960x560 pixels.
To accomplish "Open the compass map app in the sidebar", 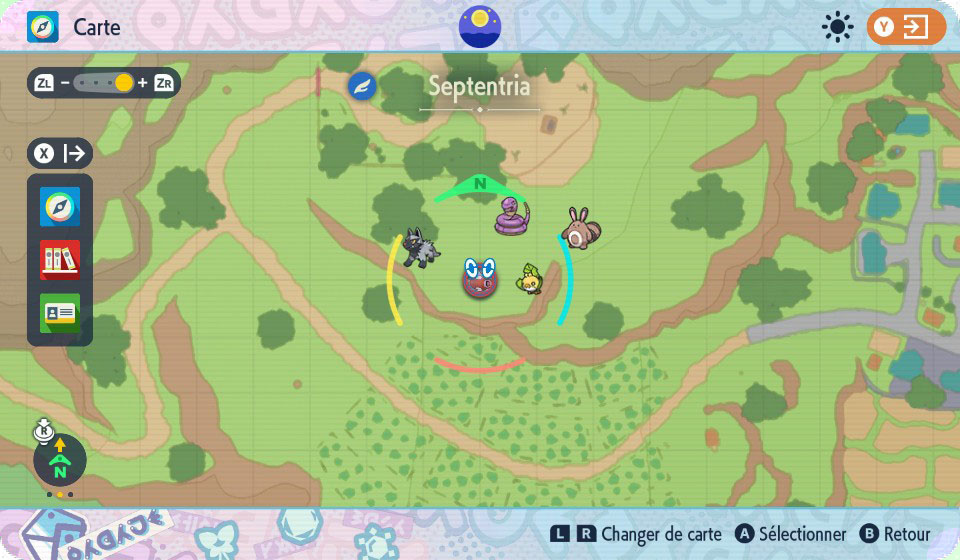I will click(60, 208).
